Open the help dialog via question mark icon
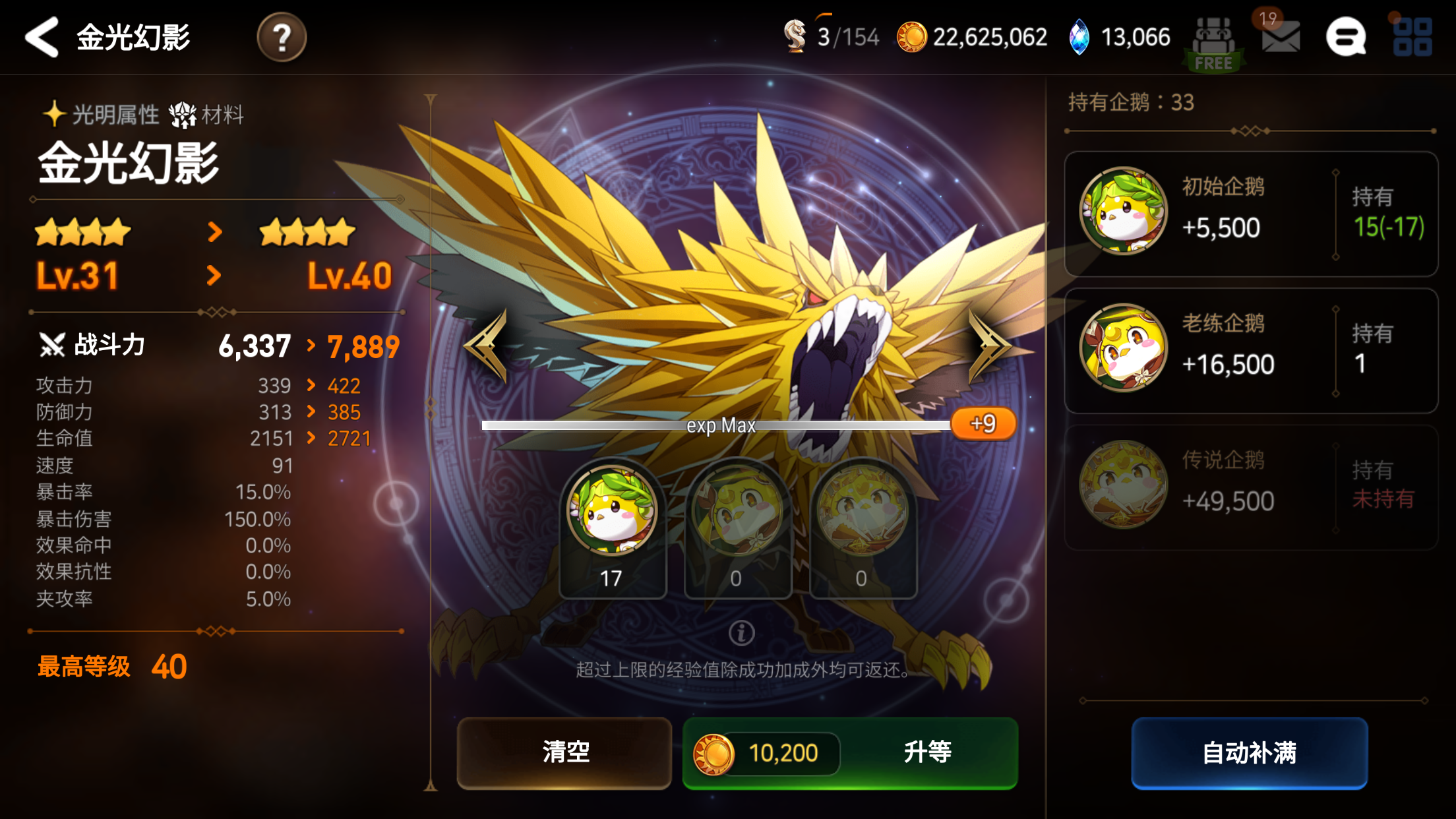 pos(284,38)
